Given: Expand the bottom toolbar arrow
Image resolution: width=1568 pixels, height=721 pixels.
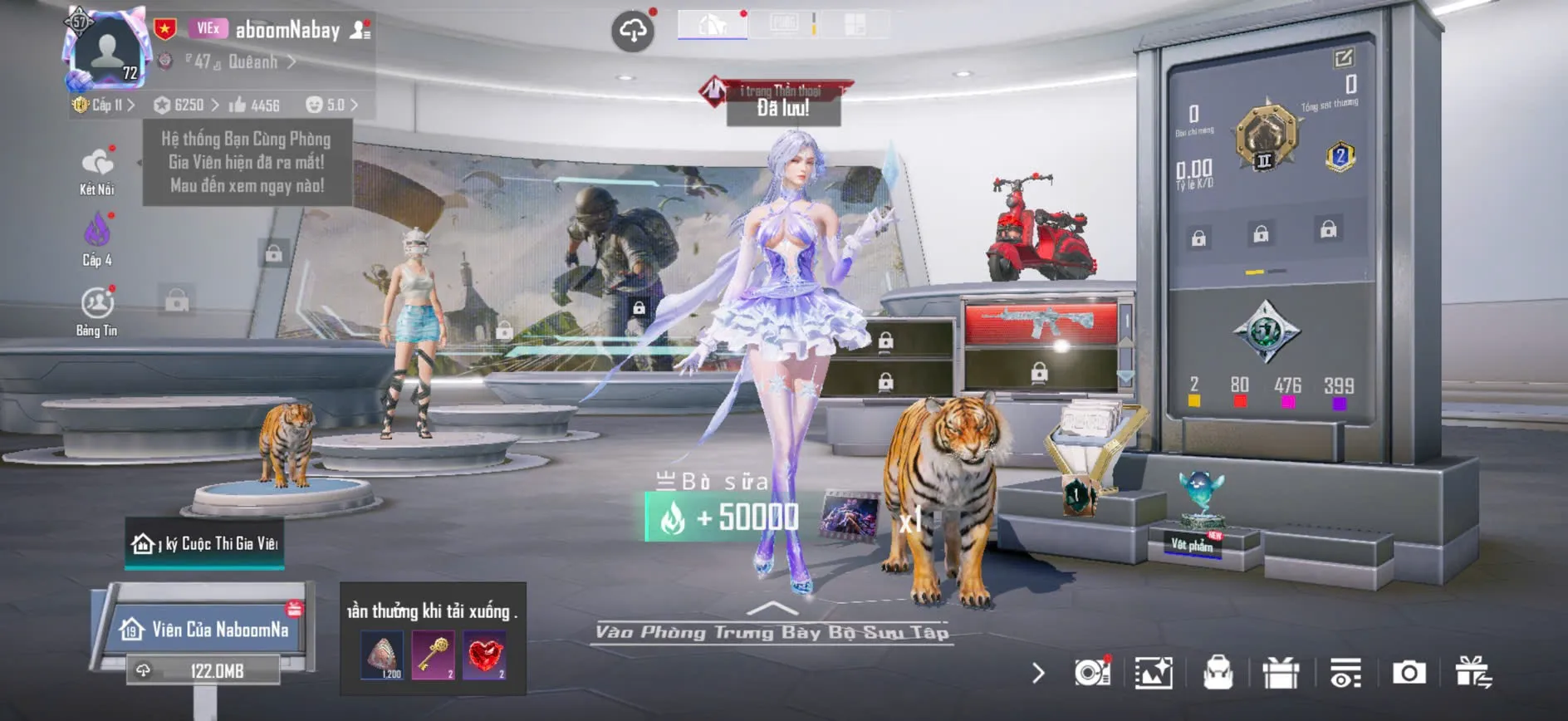Looking at the screenshot, I should click(1038, 672).
